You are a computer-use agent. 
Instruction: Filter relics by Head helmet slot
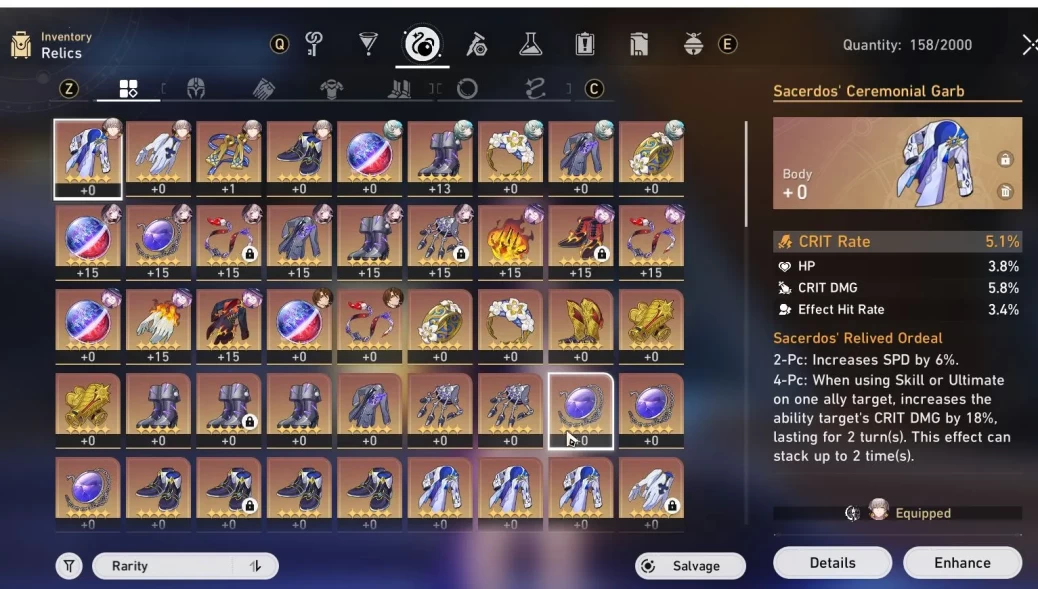click(196, 89)
